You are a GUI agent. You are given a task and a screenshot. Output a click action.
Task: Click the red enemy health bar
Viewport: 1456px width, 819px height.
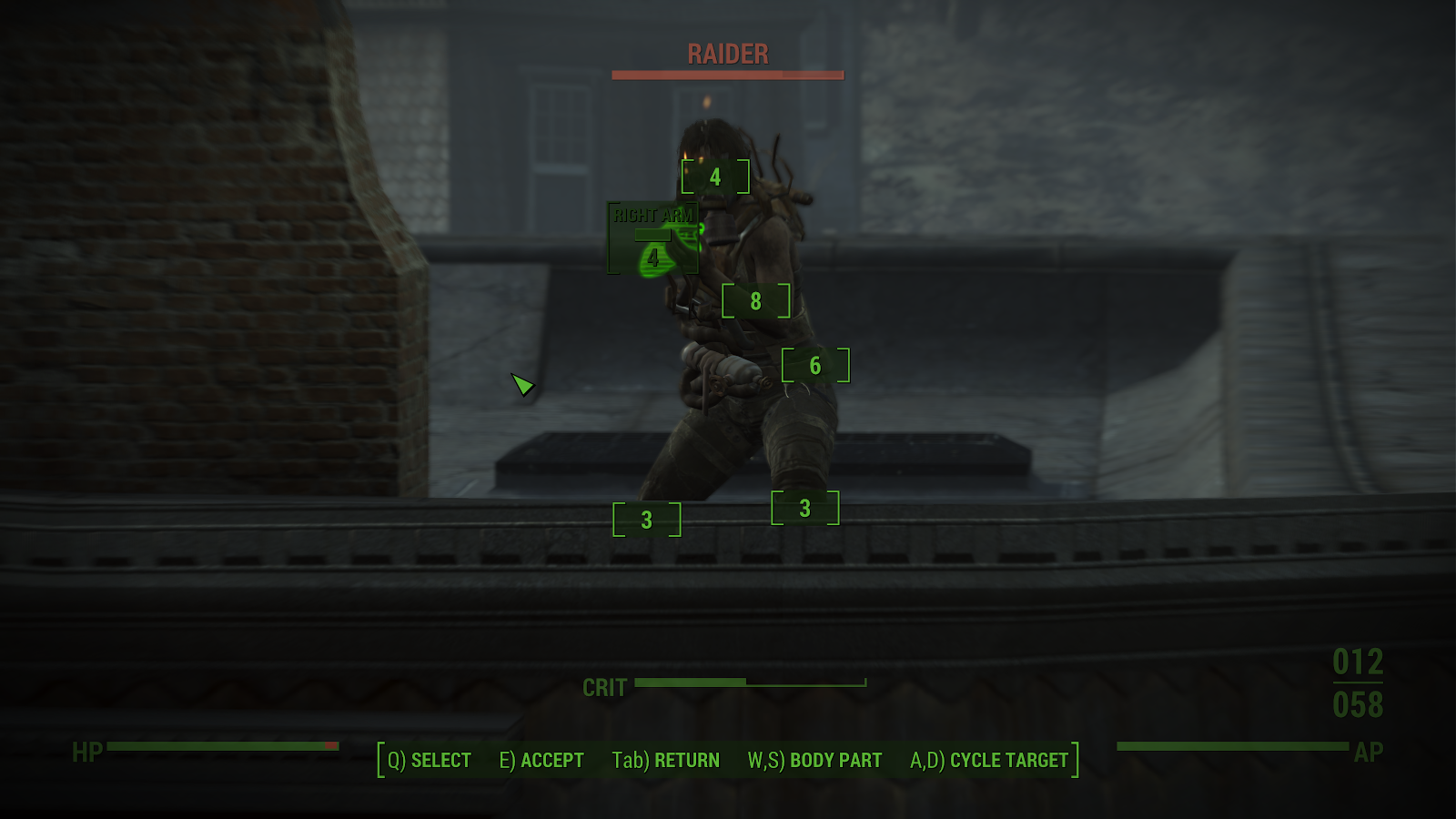[727, 76]
